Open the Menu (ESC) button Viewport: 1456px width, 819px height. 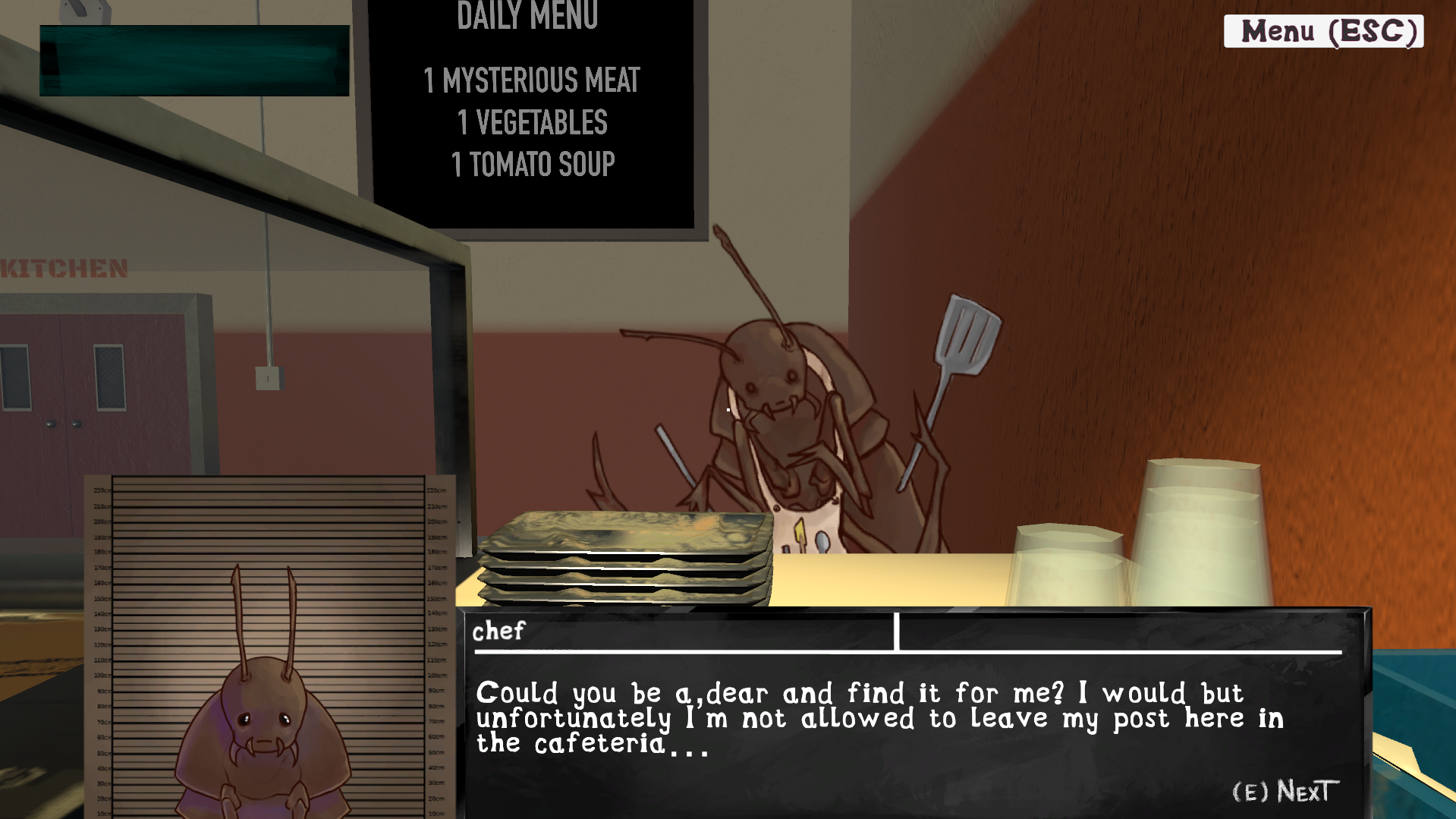(x=1323, y=32)
